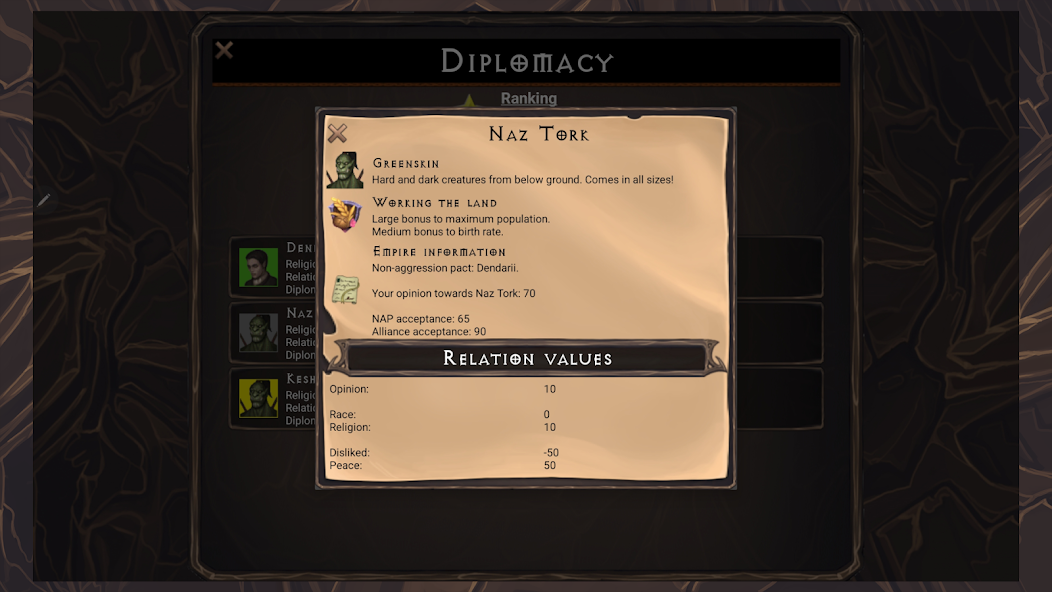Image resolution: width=1052 pixels, height=592 pixels.
Task: Click the Working the land trait icon
Action: click(345, 214)
